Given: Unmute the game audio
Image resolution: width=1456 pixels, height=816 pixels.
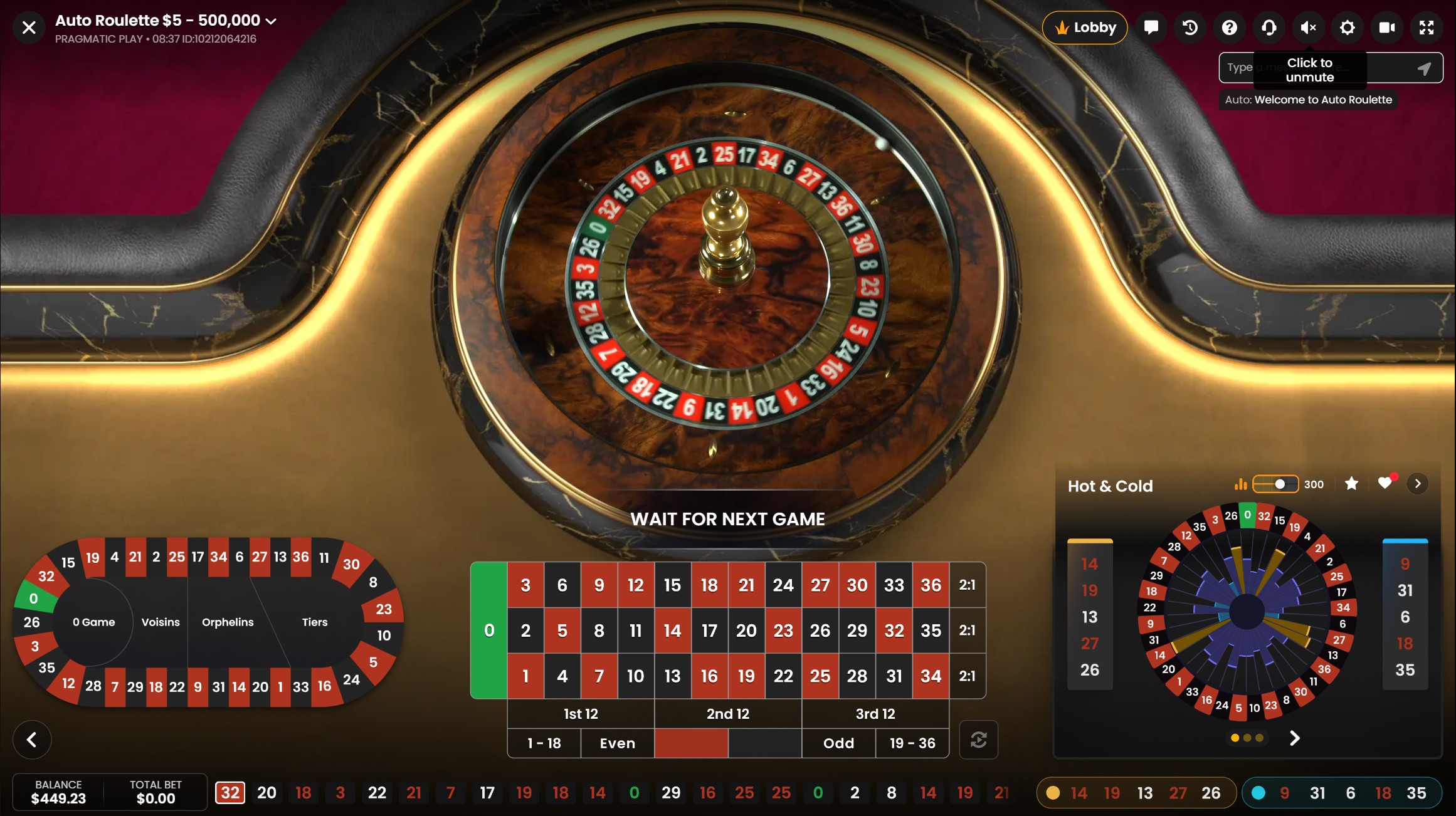Looking at the screenshot, I should point(1309,27).
